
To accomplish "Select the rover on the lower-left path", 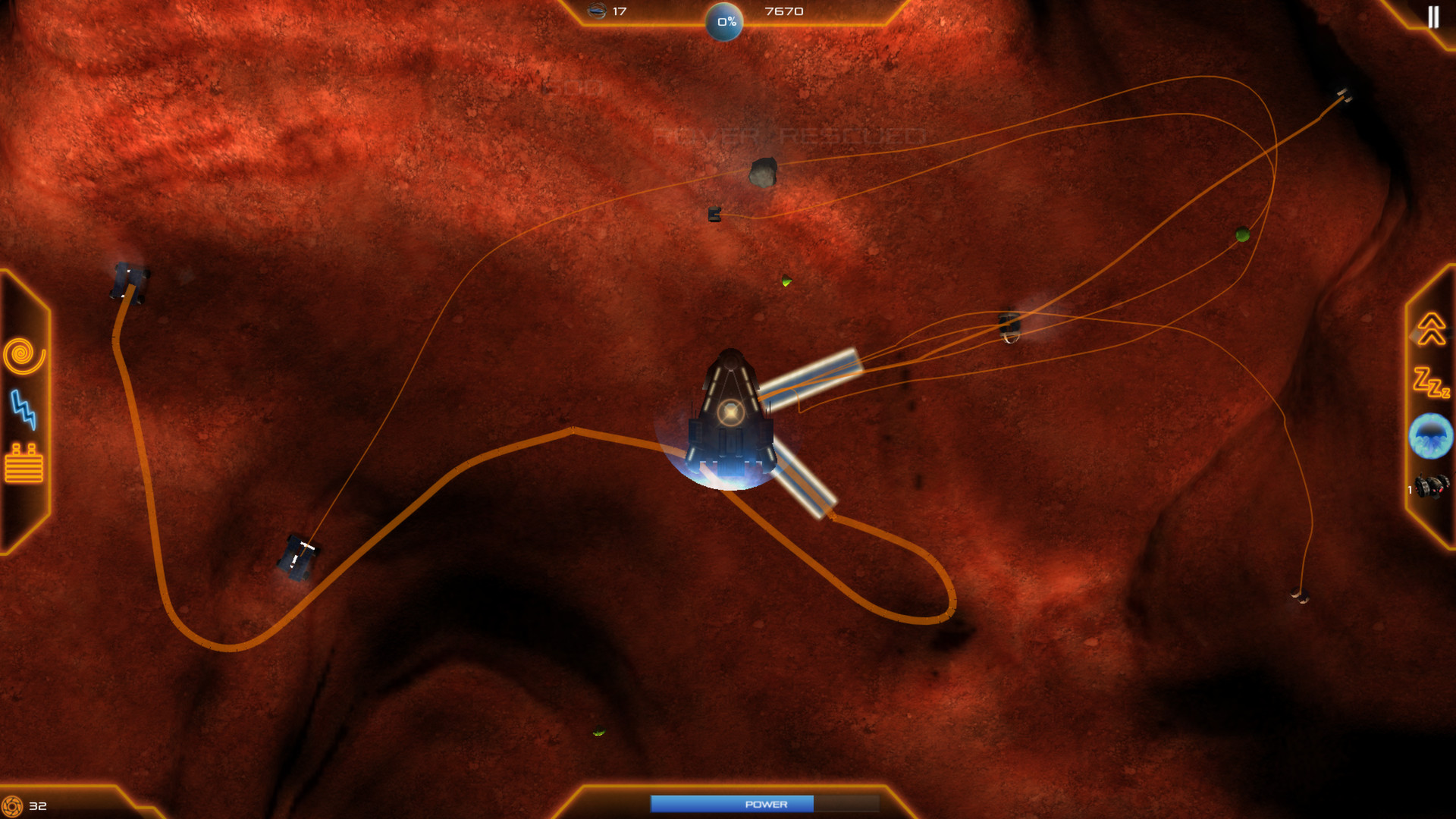I will pyautogui.click(x=298, y=559).
